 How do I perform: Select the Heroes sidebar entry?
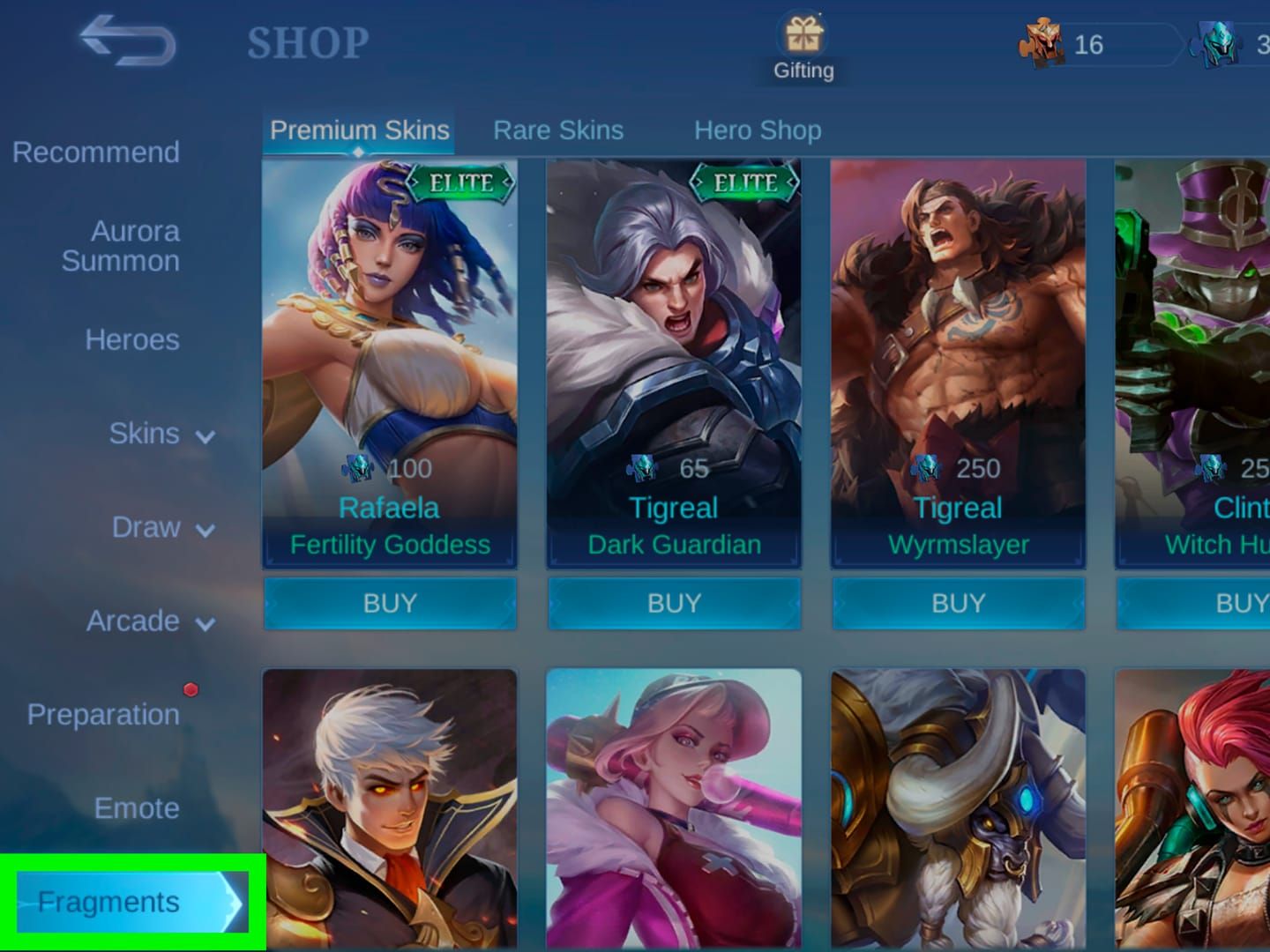pos(132,339)
